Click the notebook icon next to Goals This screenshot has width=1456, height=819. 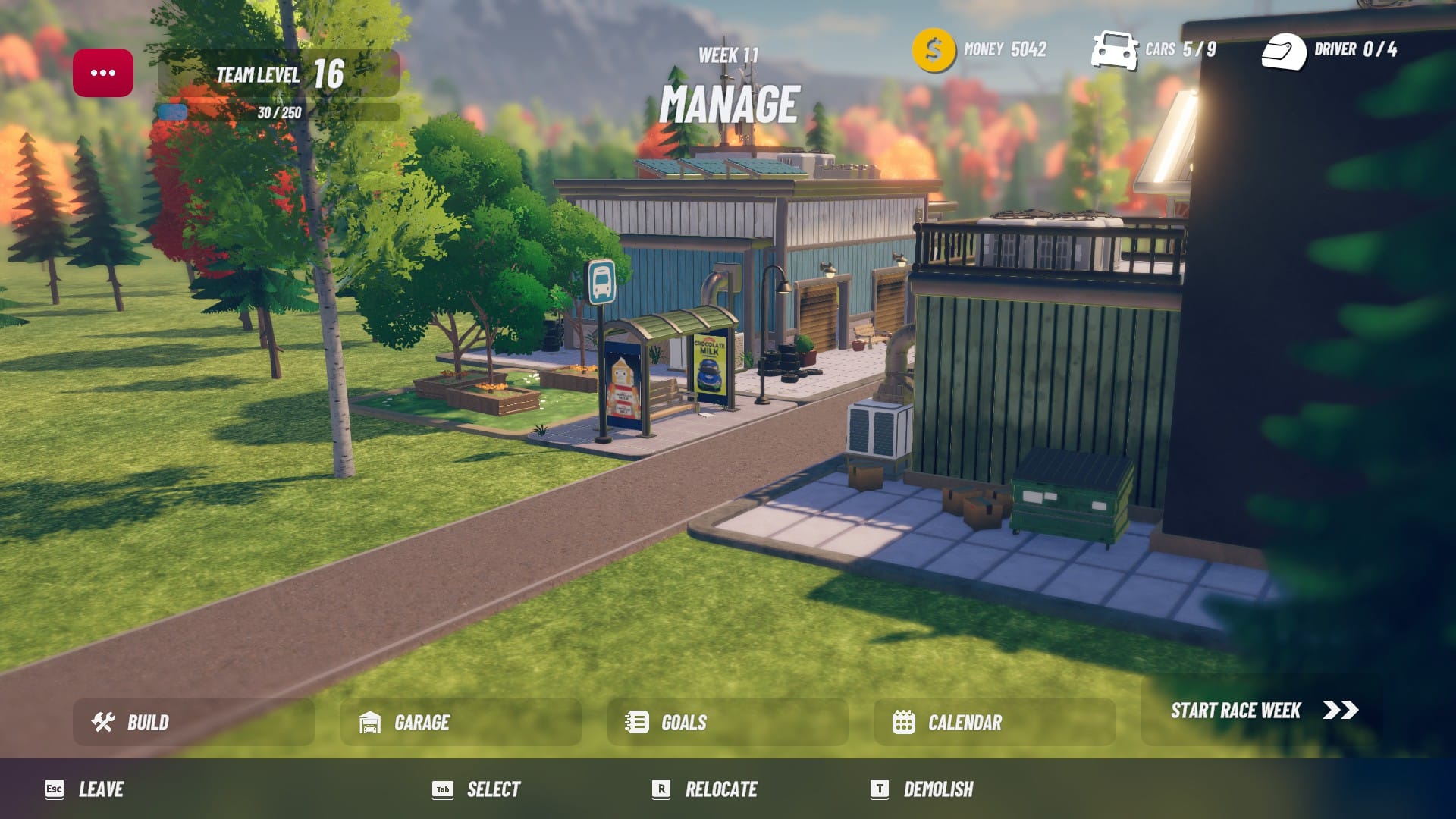click(635, 722)
